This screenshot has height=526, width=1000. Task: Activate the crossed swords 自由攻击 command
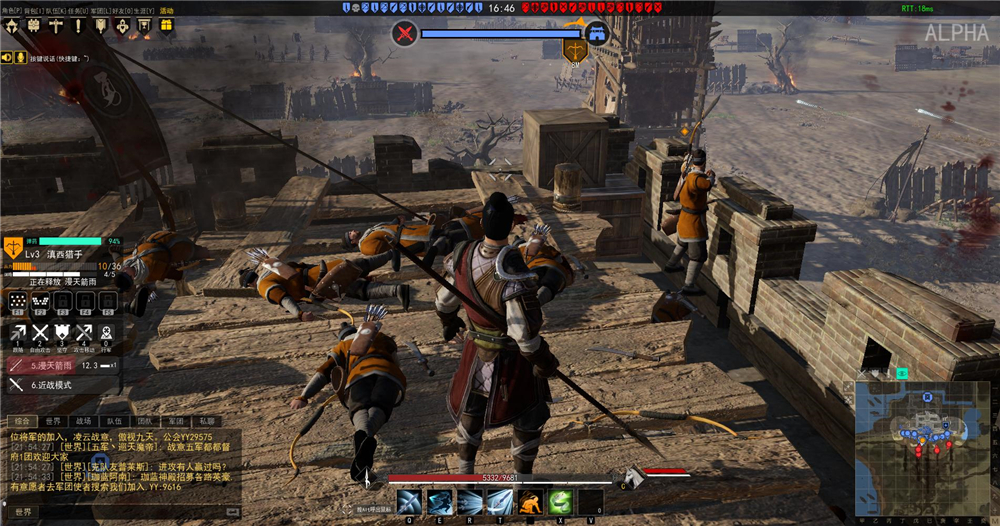pyautogui.click(x=41, y=334)
